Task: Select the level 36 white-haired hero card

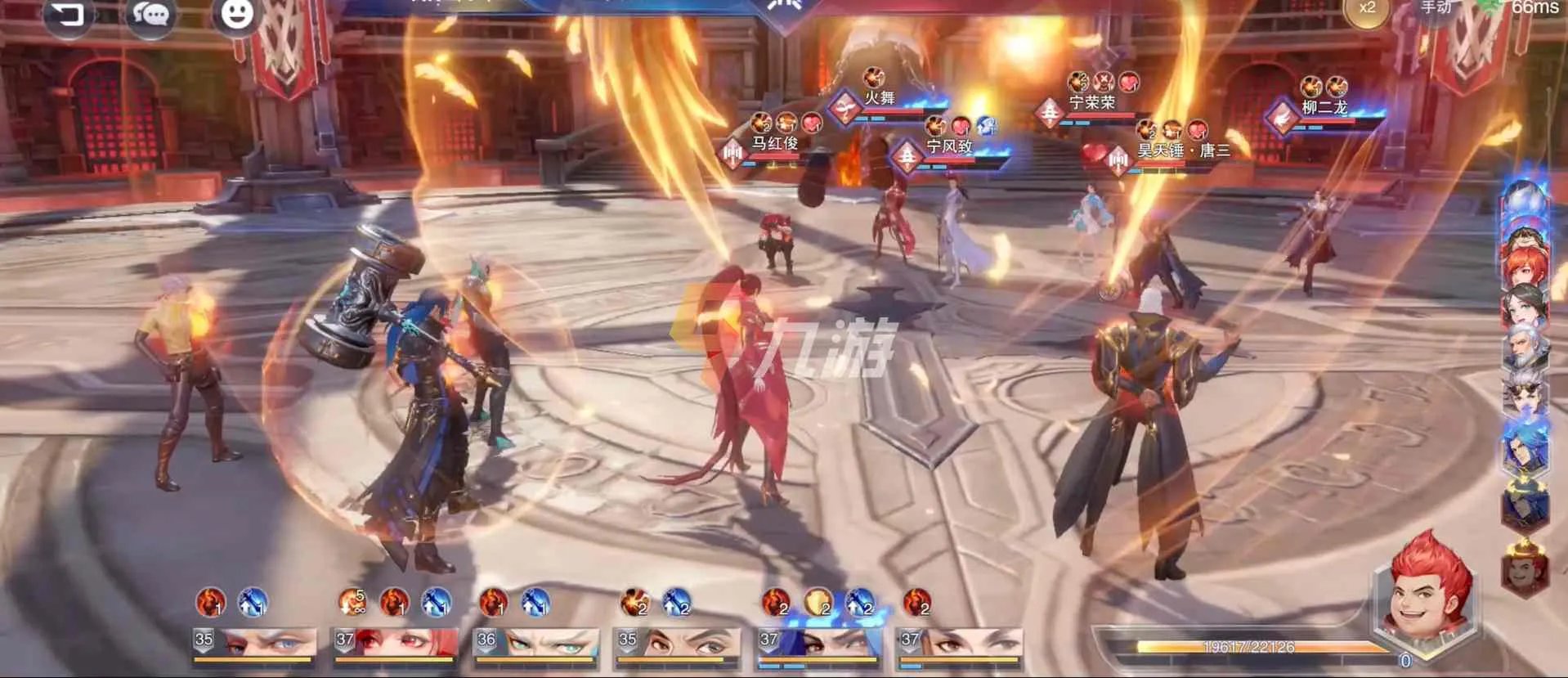Action: pos(535,645)
